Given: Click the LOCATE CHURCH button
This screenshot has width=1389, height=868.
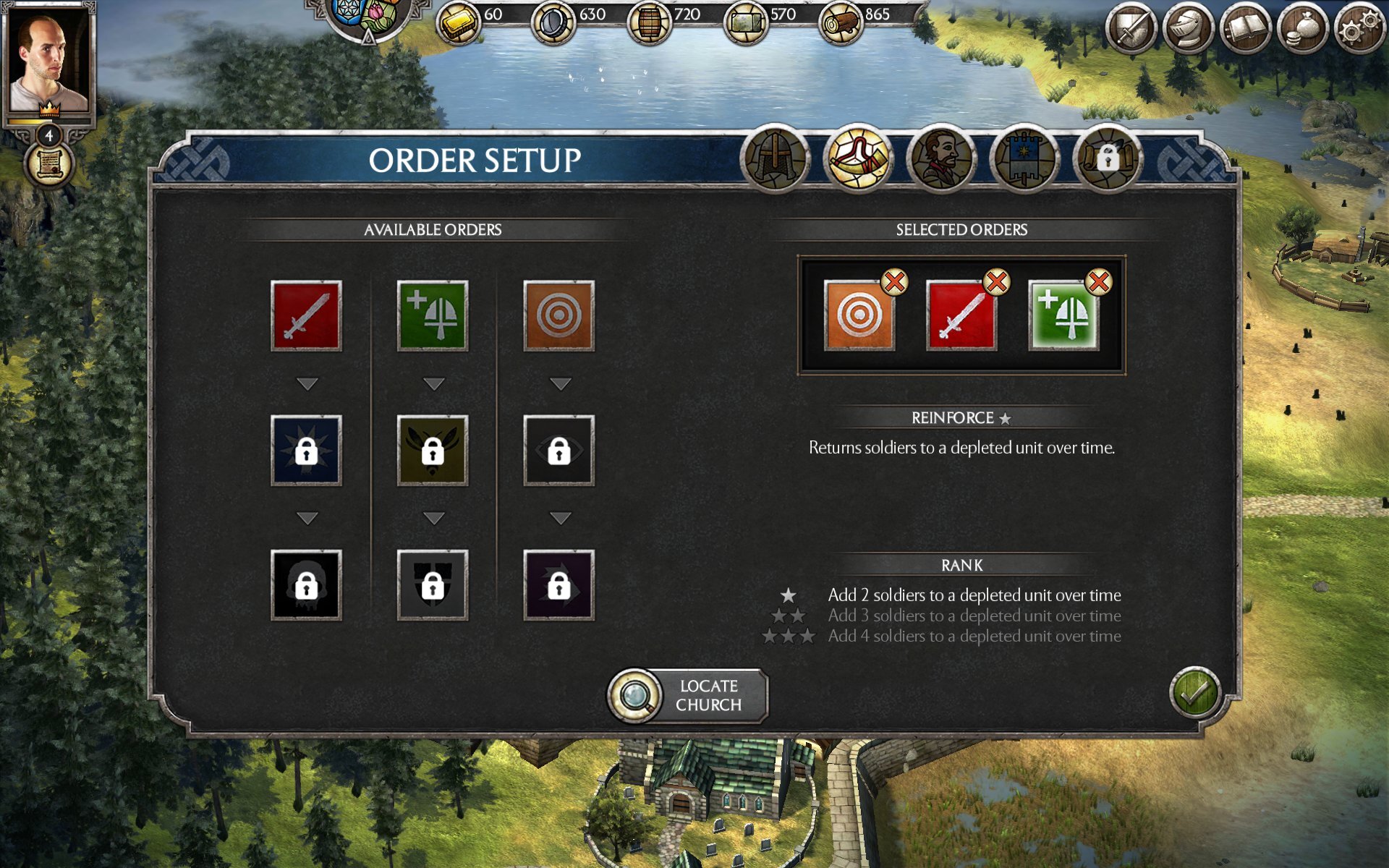Looking at the screenshot, I should [x=687, y=695].
